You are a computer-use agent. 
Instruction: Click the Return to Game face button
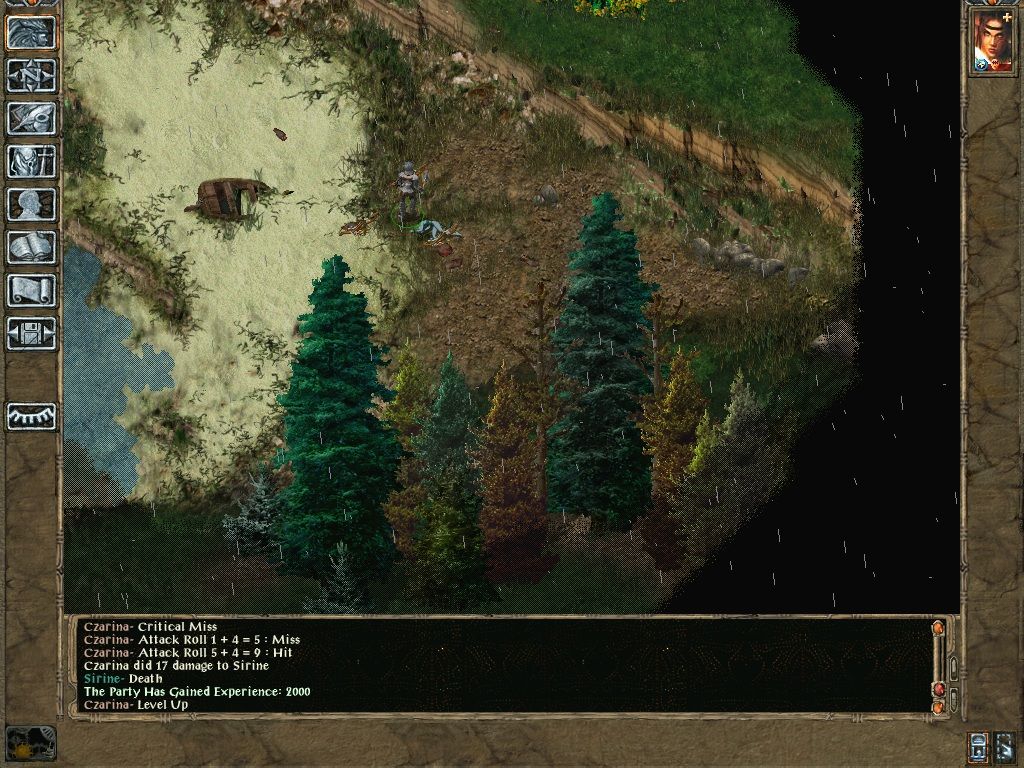pos(31,33)
